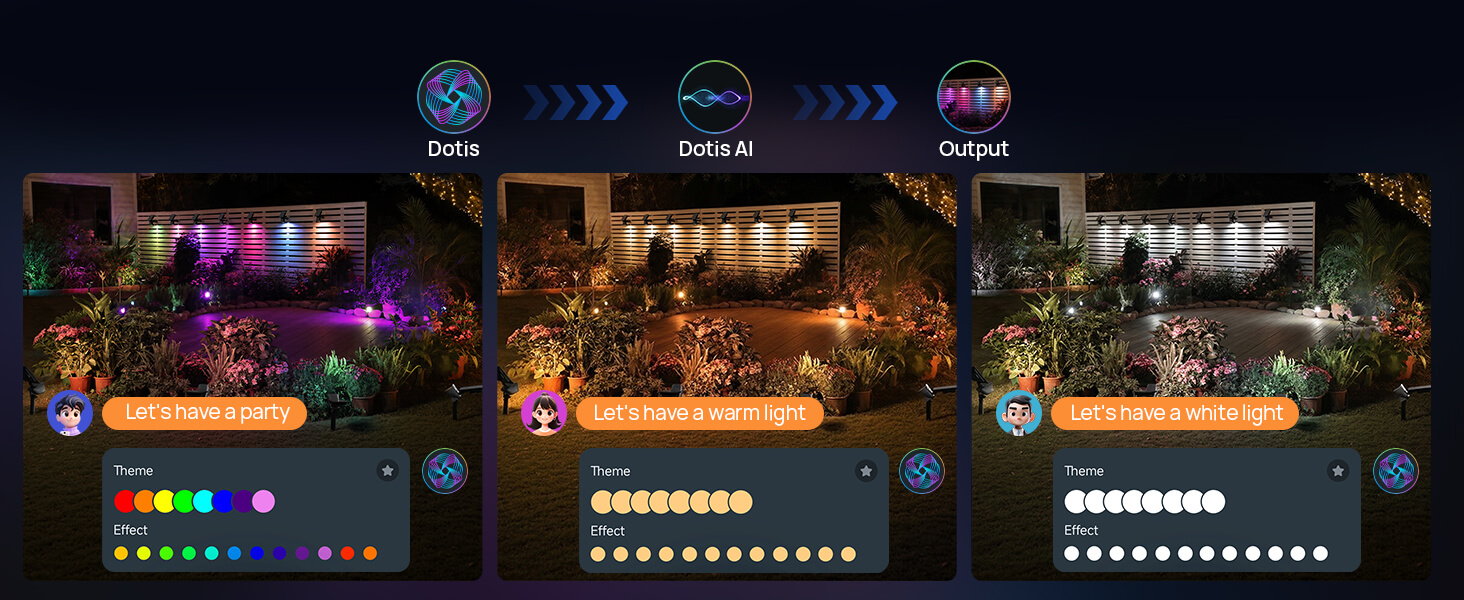
Task: Star the warm light theme panel
Action: [x=866, y=470]
